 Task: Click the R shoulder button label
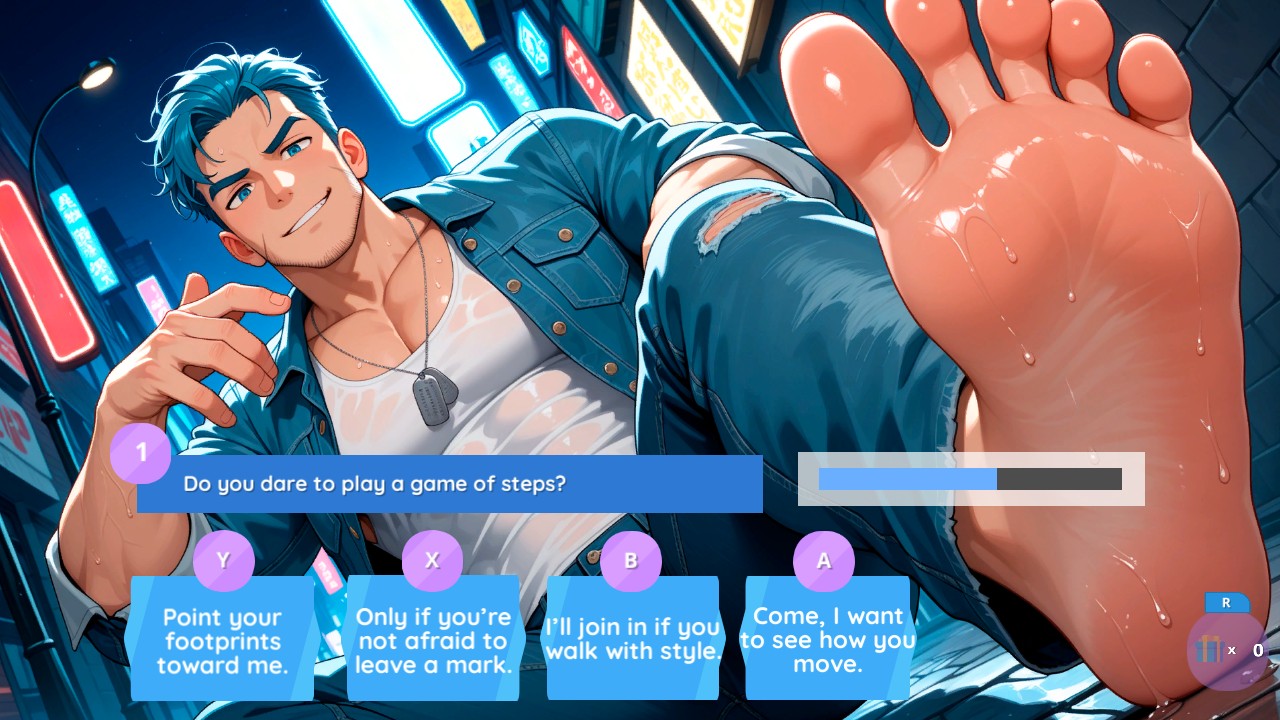coord(1225,603)
